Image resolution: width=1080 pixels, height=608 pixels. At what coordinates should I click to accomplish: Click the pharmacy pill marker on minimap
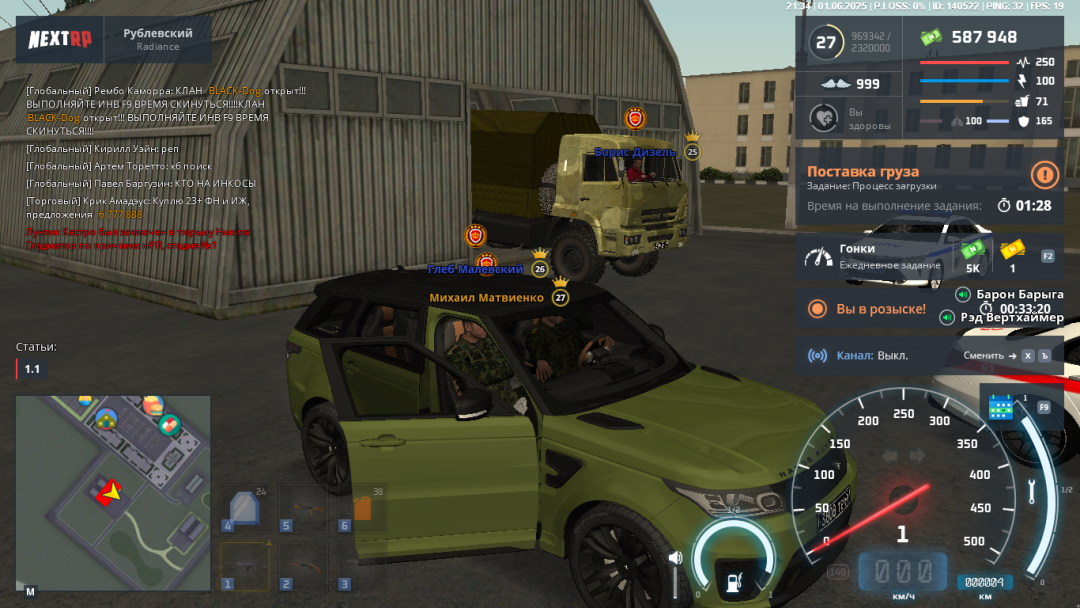click(169, 424)
